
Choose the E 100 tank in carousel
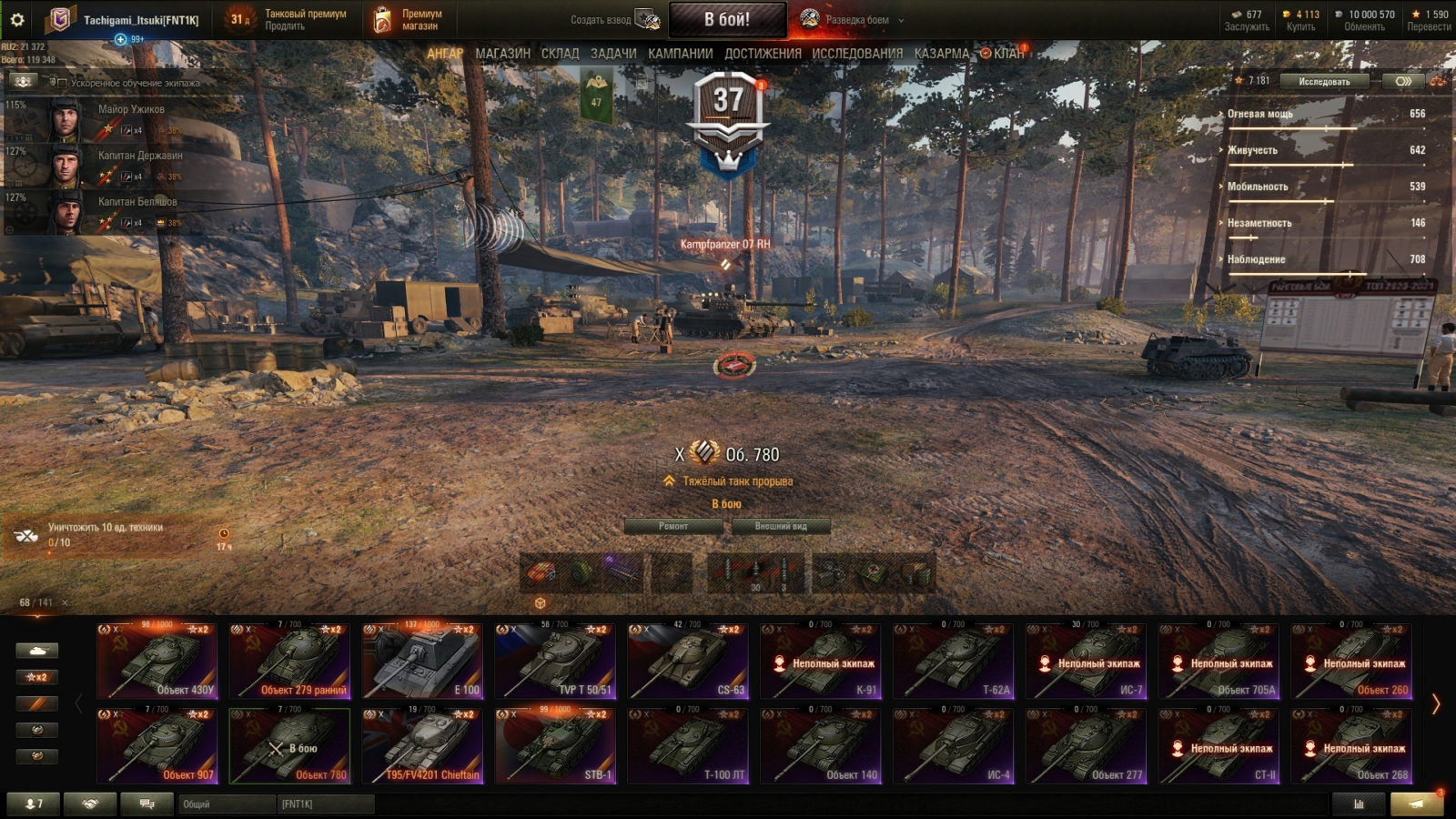click(x=422, y=662)
